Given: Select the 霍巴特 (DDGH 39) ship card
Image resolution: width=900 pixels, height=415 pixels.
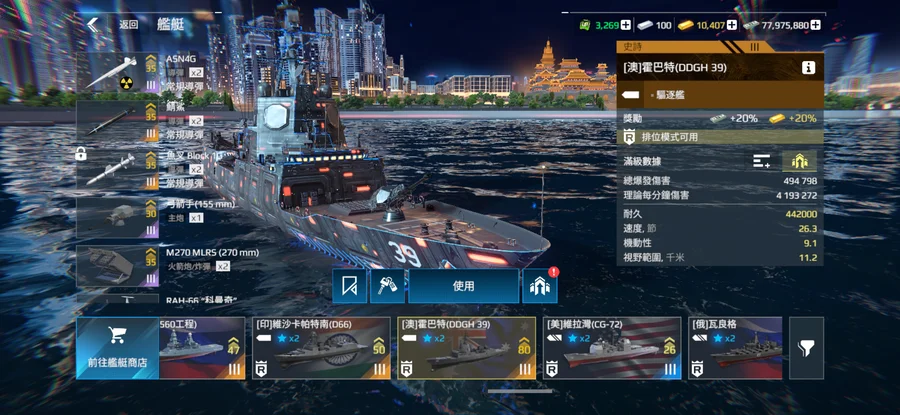Looking at the screenshot, I should [x=465, y=349].
